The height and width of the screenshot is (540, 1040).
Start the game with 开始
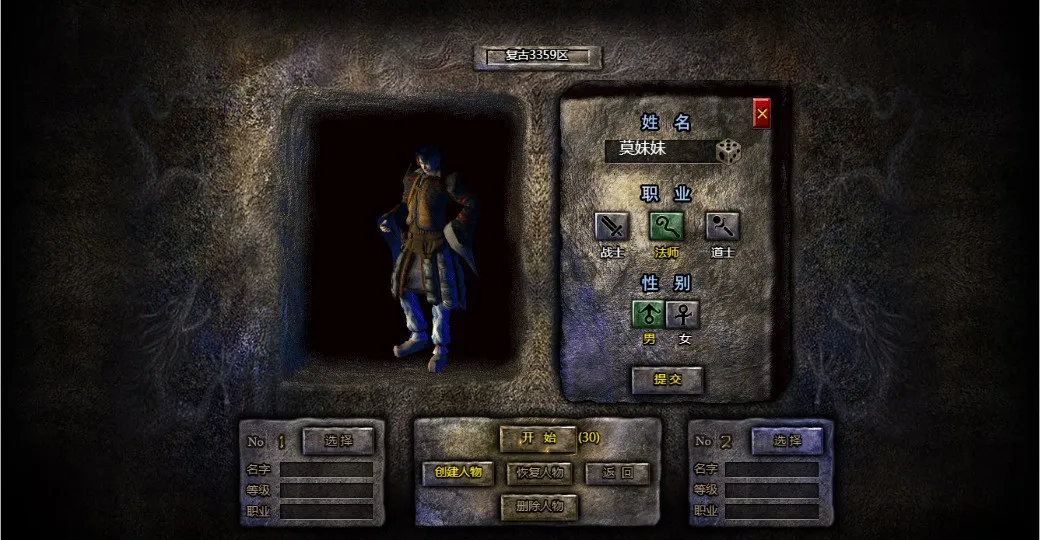point(538,438)
